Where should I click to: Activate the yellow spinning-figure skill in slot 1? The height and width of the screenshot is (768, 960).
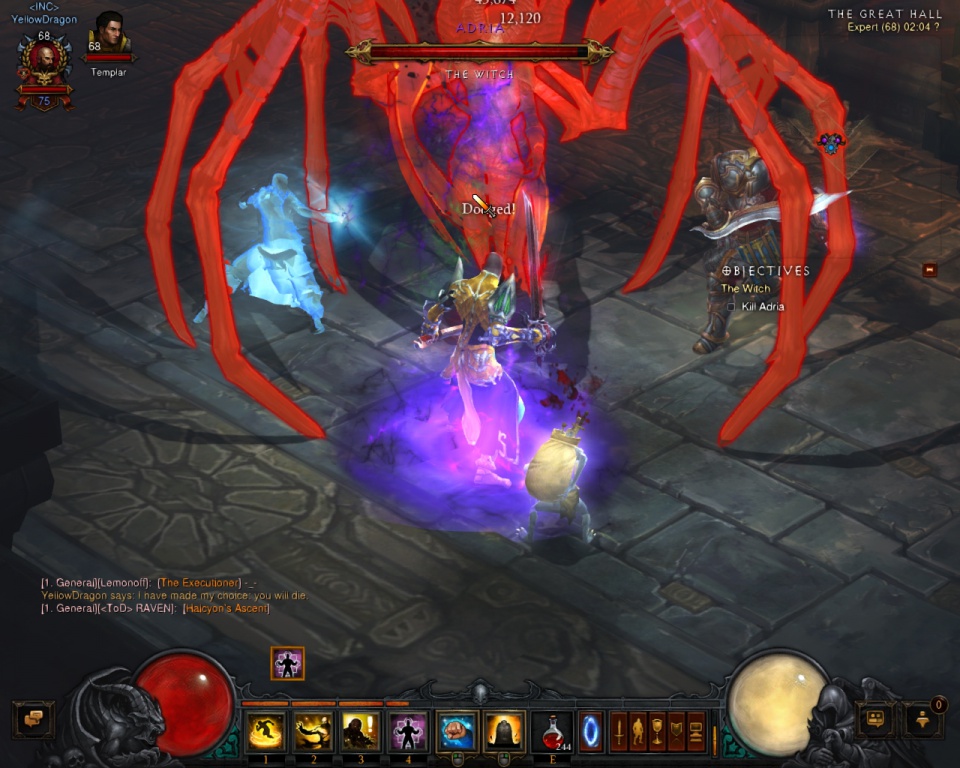click(266, 731)
